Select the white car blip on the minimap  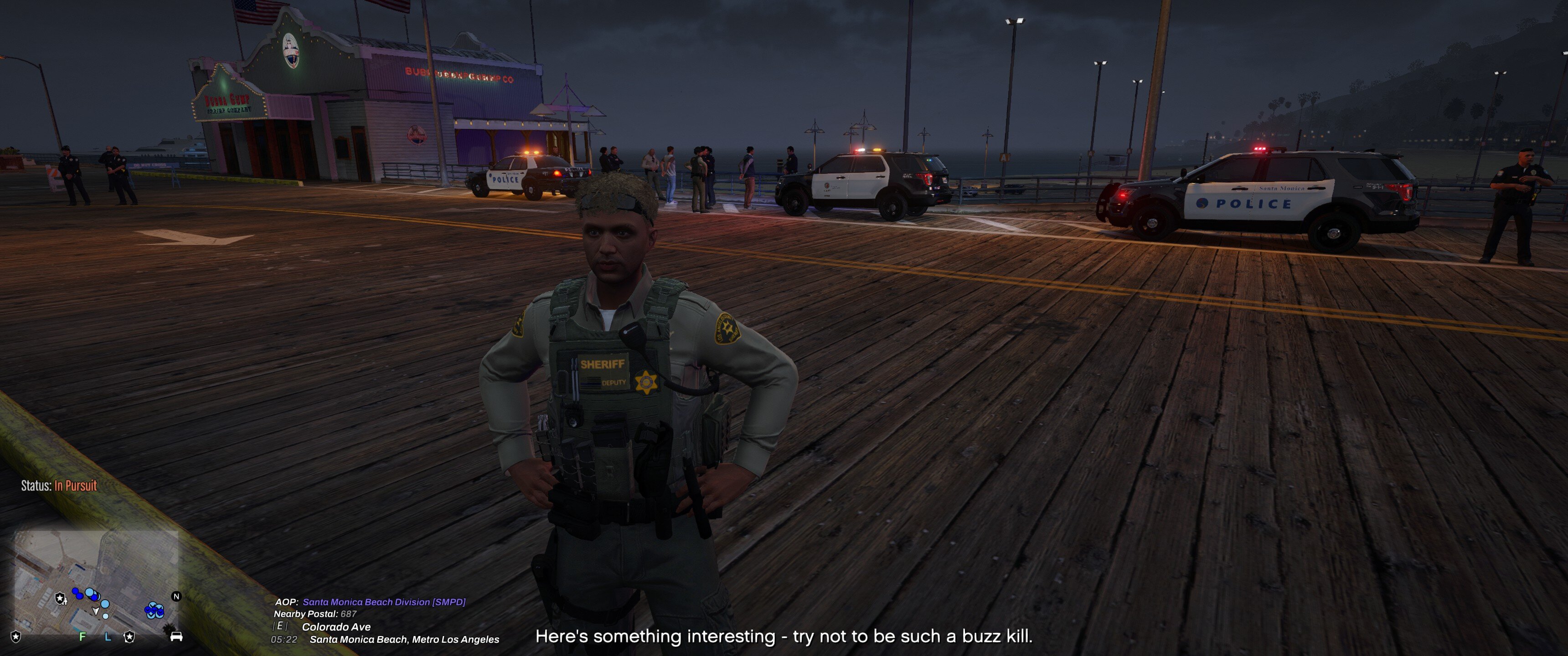coord(176,636)
